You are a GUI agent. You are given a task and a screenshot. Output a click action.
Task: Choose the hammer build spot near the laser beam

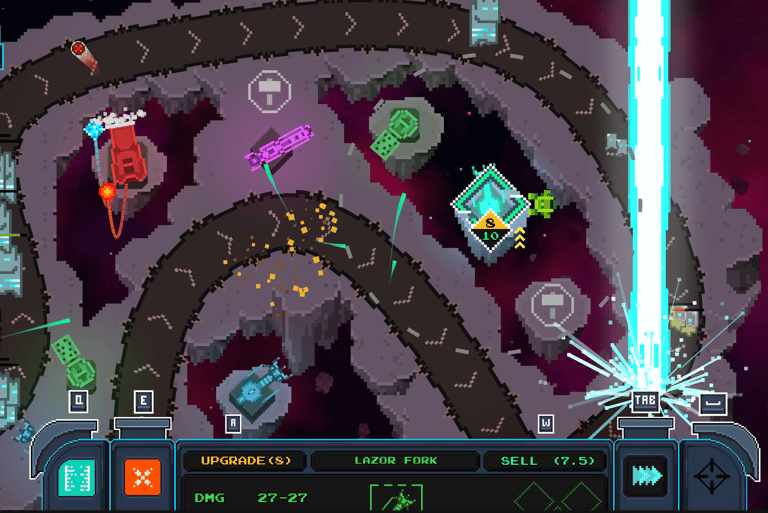[x=550, y=301]
